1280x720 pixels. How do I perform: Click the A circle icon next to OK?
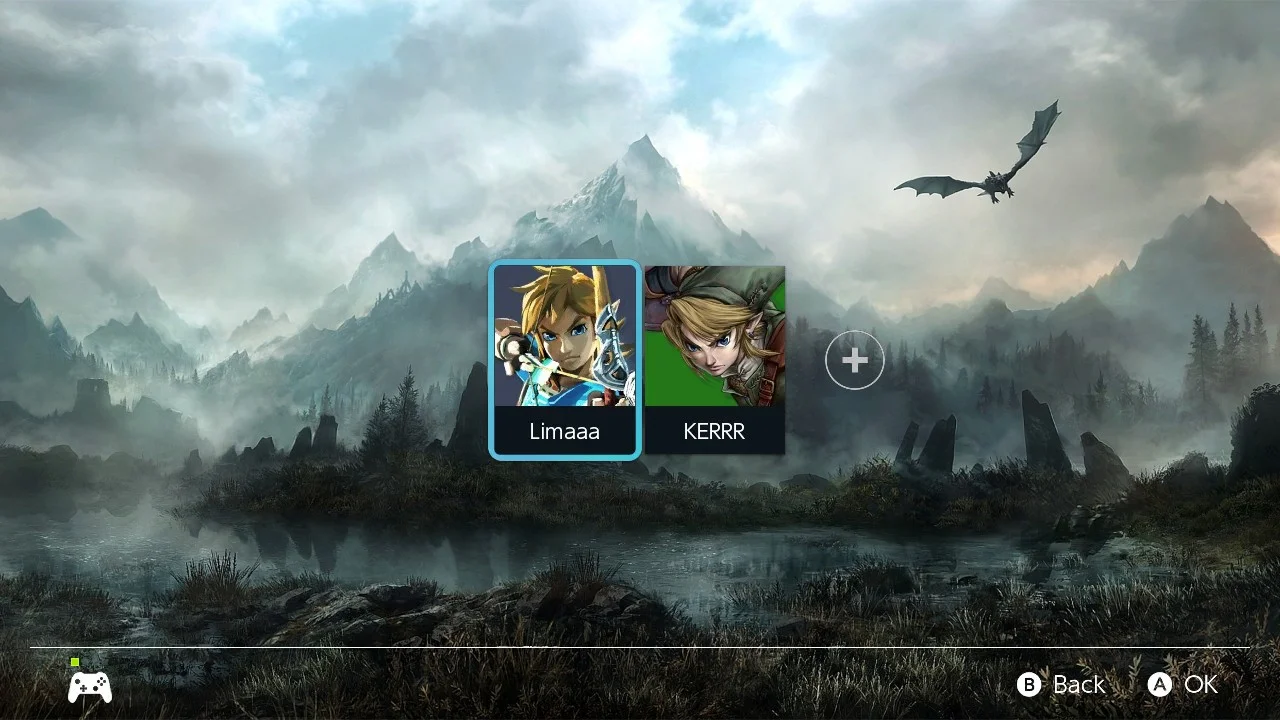point(1160,685)
